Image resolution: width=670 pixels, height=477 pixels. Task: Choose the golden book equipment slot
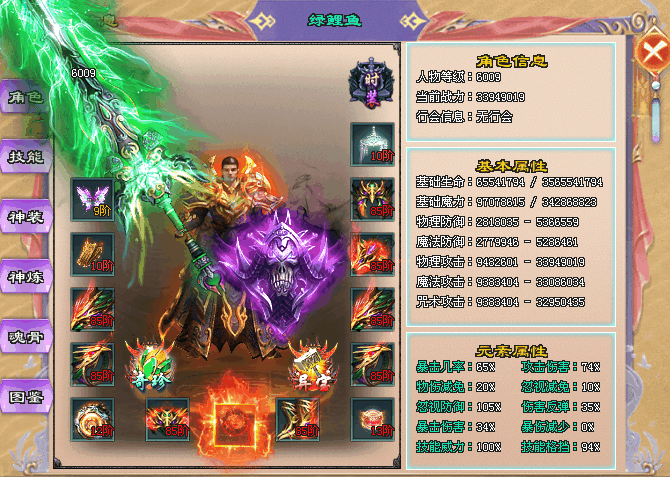[x=92, y=254]
